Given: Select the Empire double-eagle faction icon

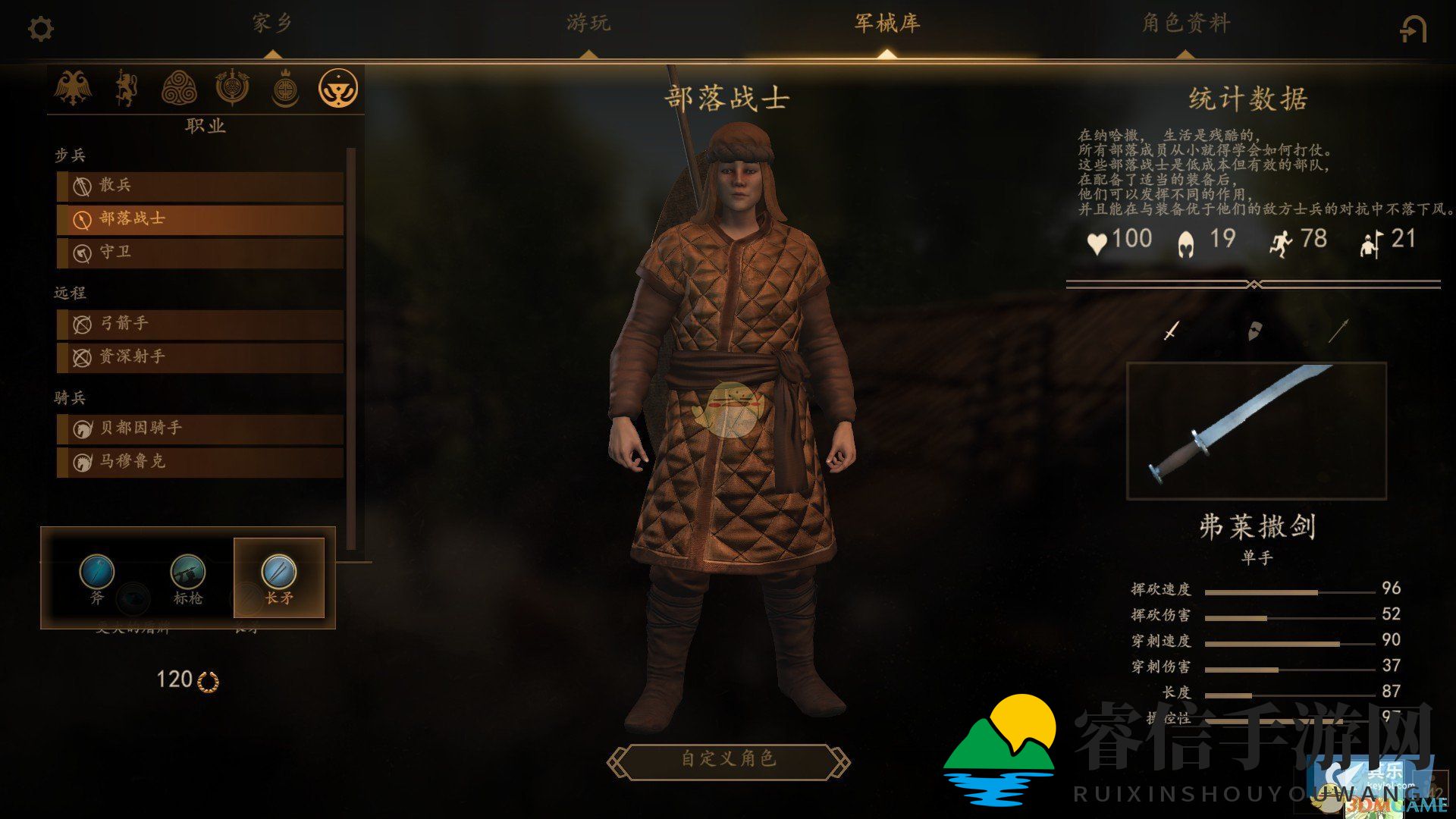Looking at the screenshot, I should tap(74, 89).
